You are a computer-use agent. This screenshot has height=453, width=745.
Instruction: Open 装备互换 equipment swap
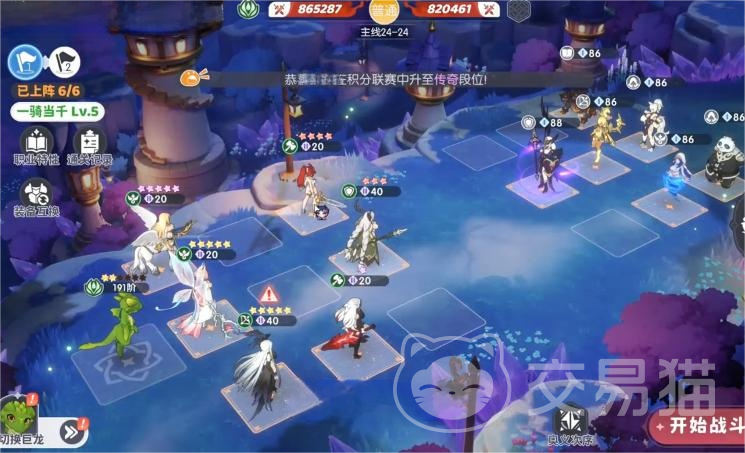tap(36, 197)
